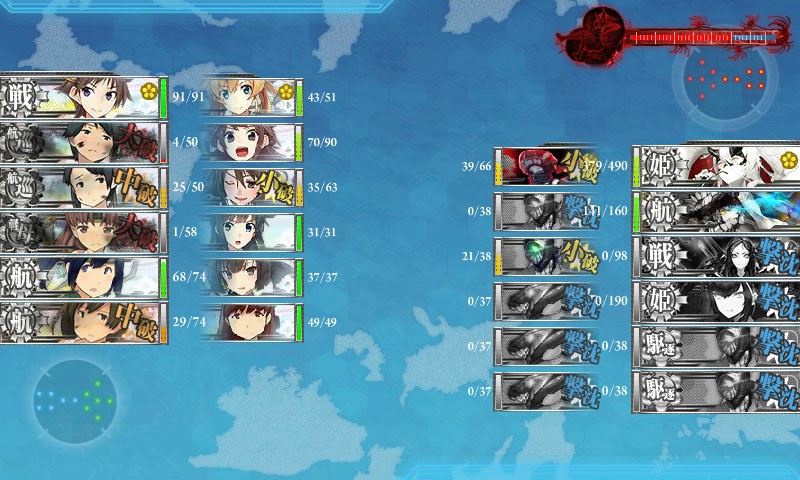This screenshot has height=480, width=800.
Task: Choose the heavily damaged ship at 4/50 HP
Action: [83, 142]
